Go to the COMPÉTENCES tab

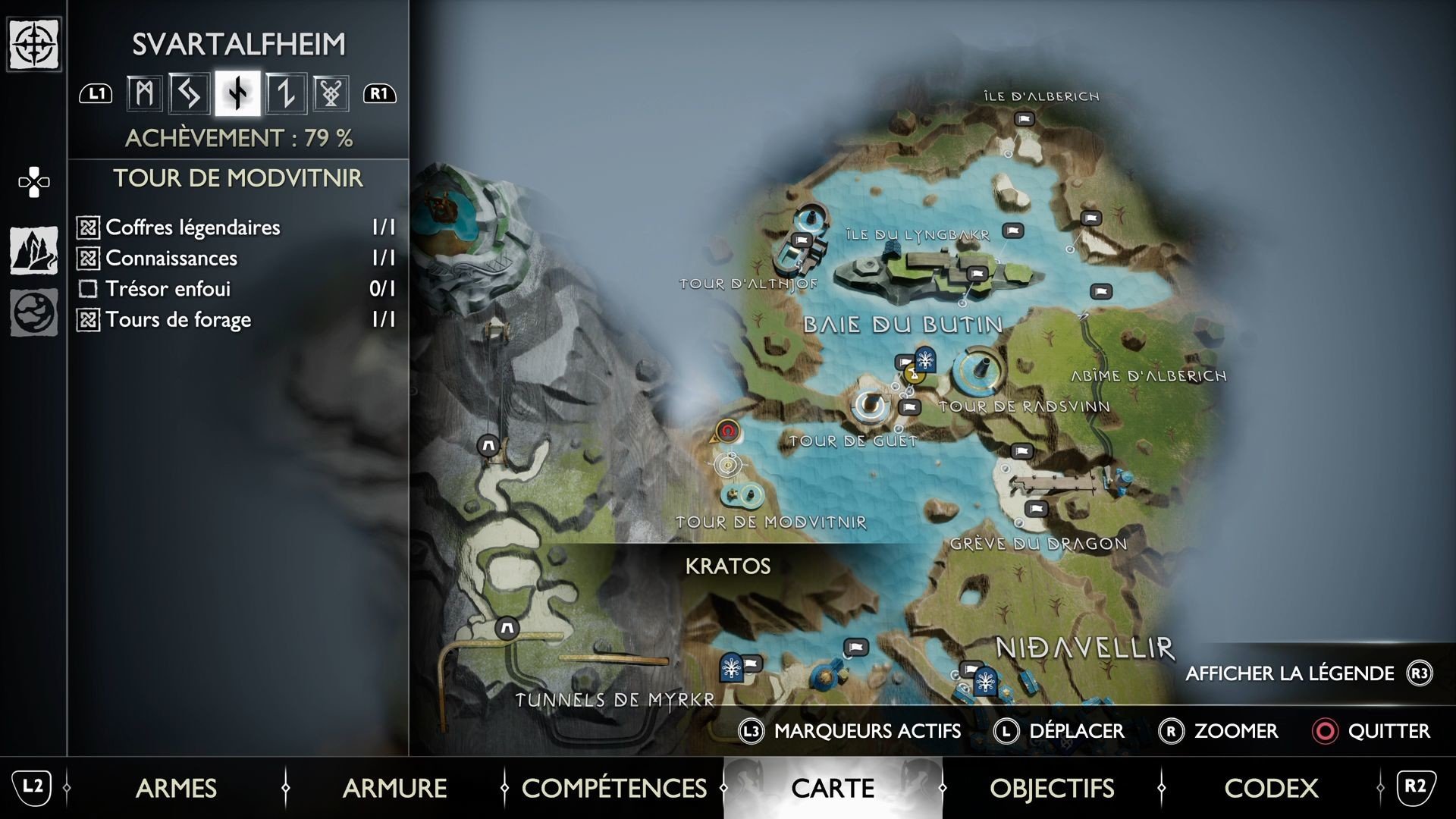[613, 789]
